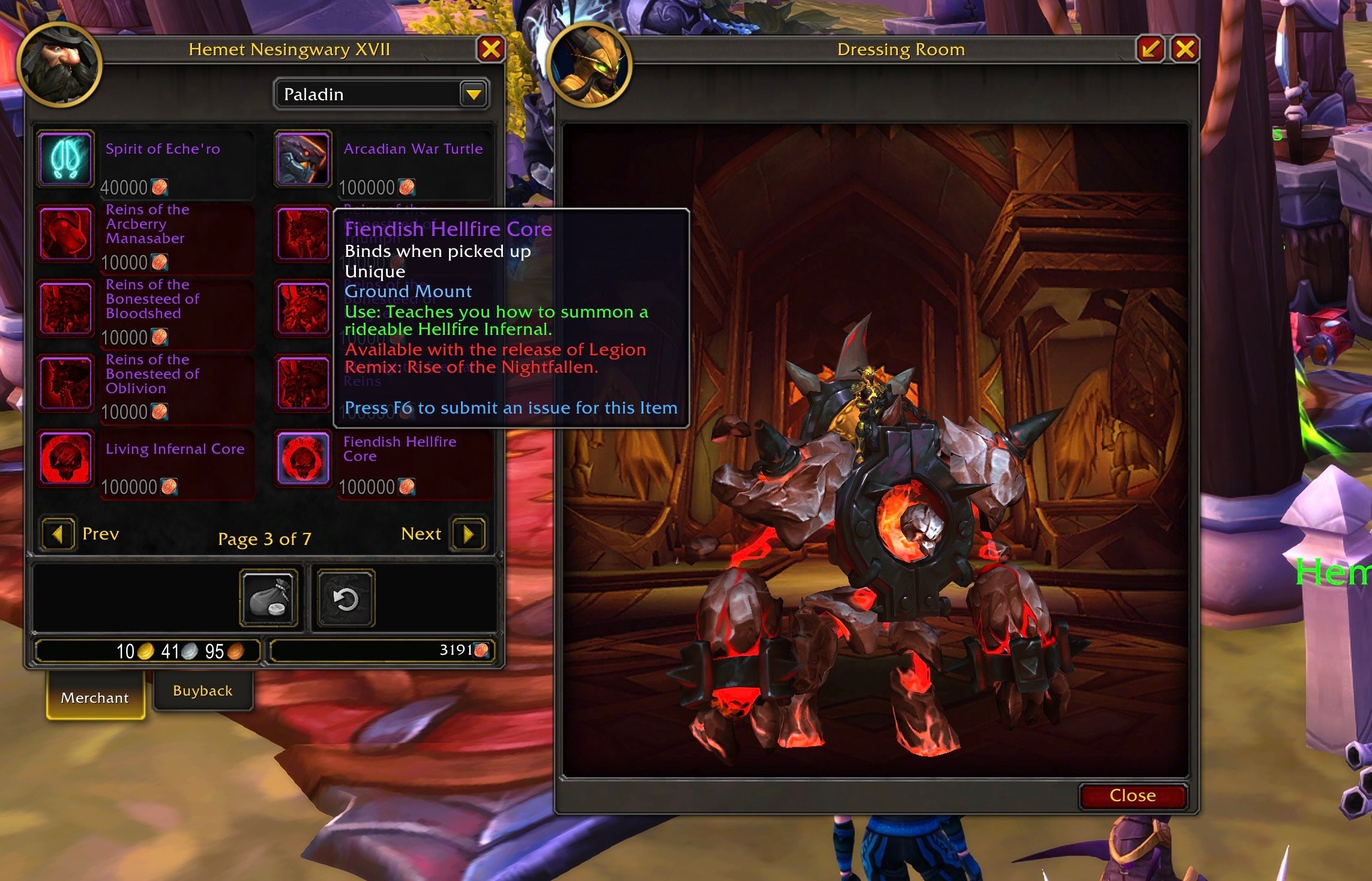Select Reins of the Bonesteed of Bloodshed

pyautogui.click(x=66, y=308)
